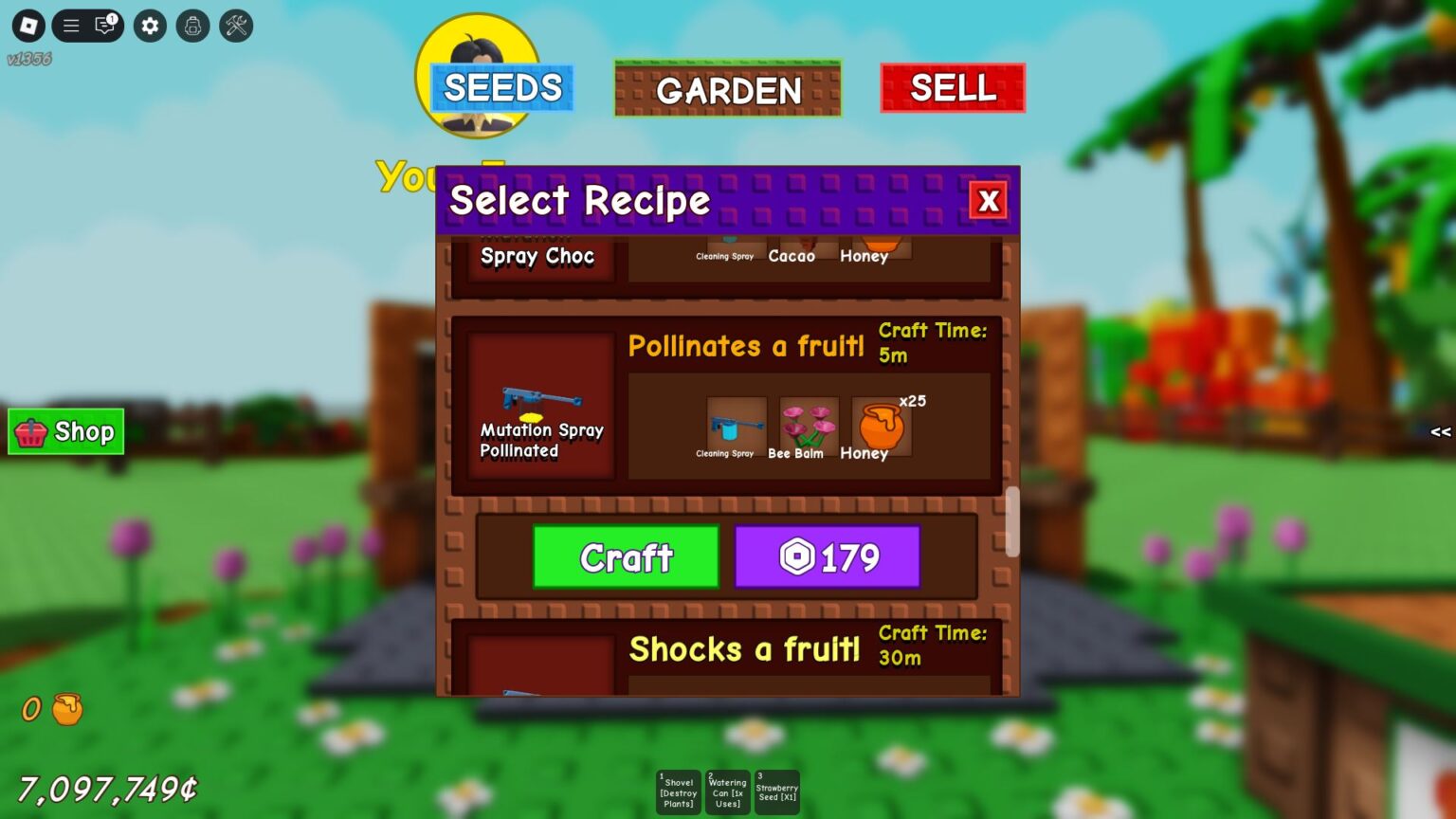Open the chat notification icon
Screen dimensions: 1456x819
coord(102,27)
